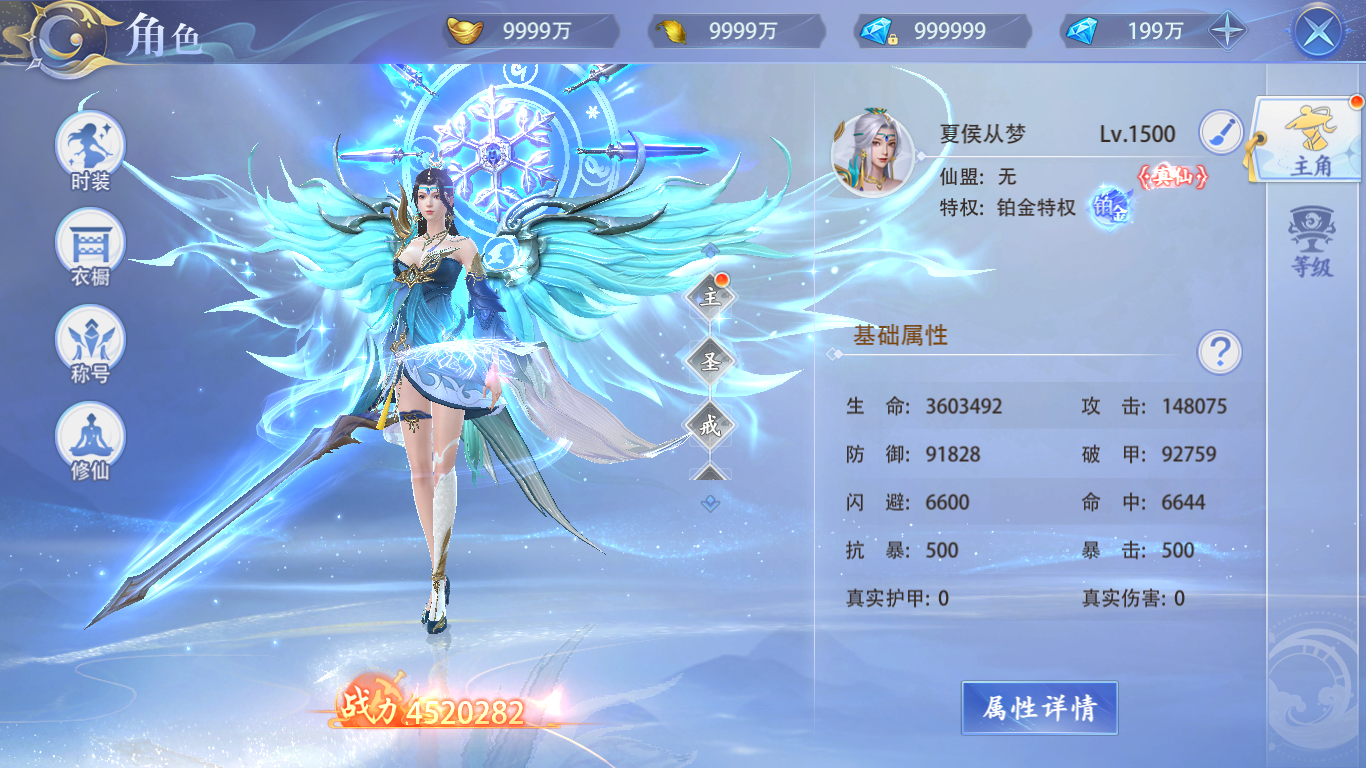Select the 主 equipment category
This screenshot has width=1366, height=768.
(713, 300)
